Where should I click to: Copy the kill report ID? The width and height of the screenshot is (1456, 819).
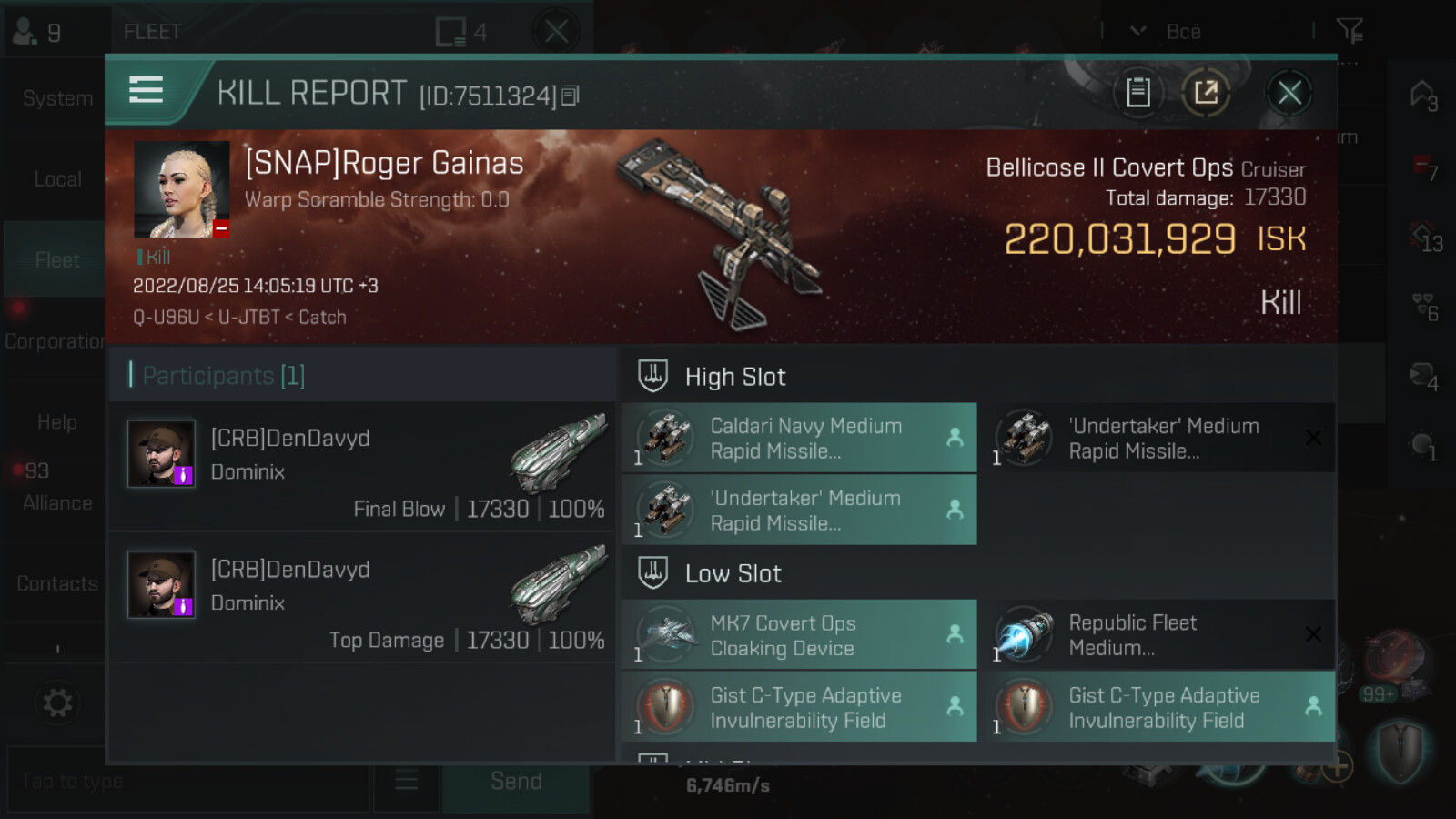pos(571,96)
